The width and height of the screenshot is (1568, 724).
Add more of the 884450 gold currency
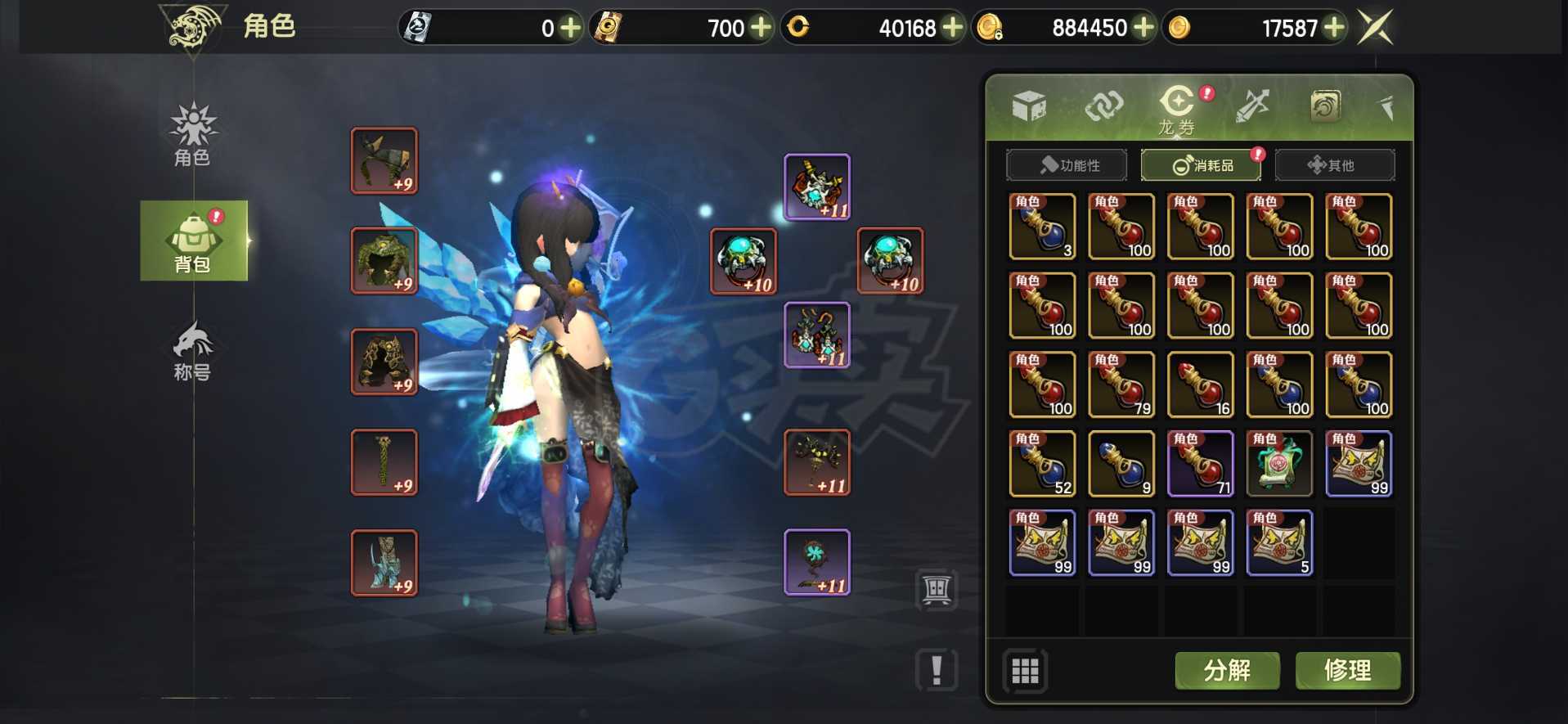pyautogui.click(x=1143, y=28)
